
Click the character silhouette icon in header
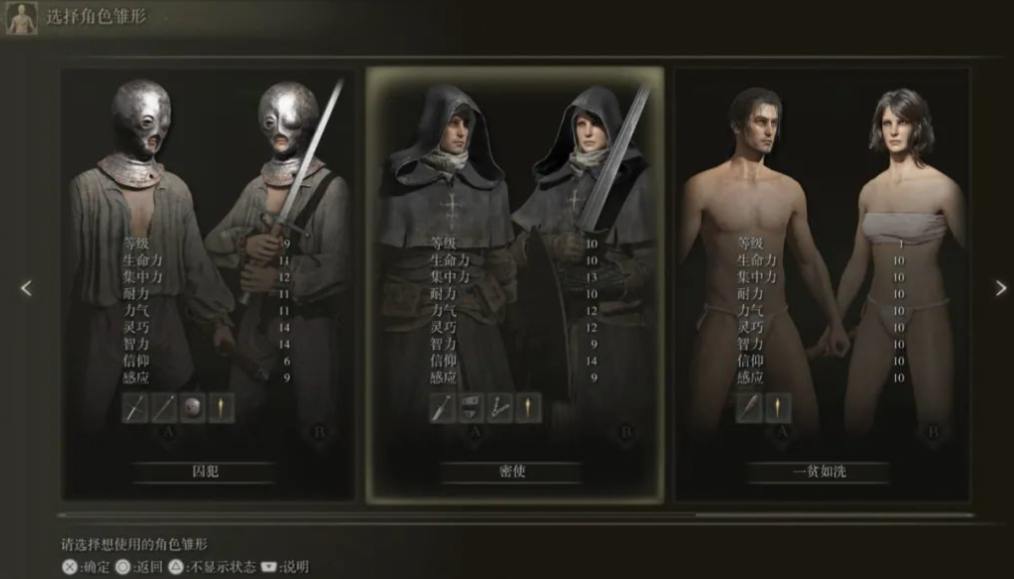(22, 19)
